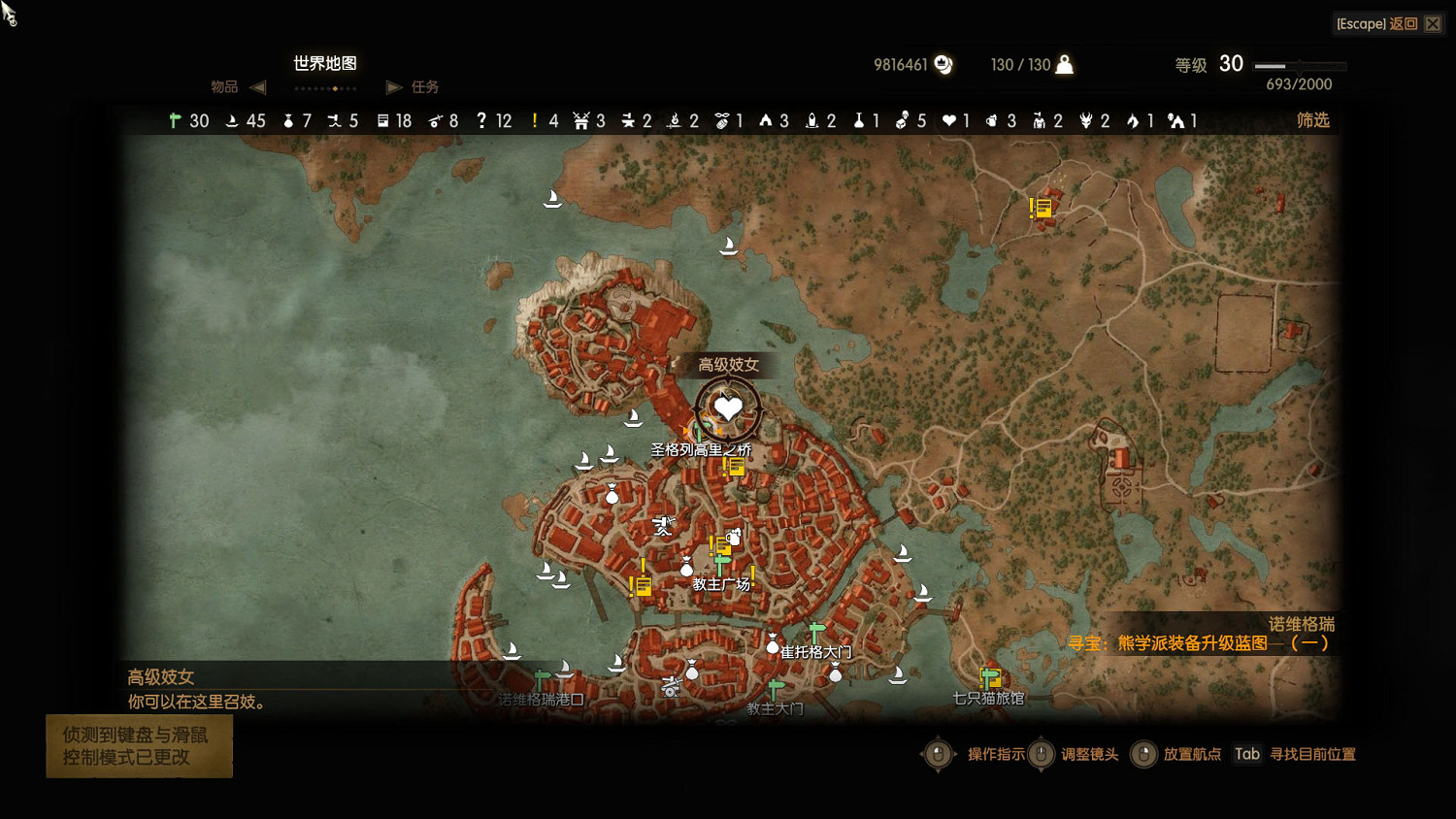Select the 圣格列高里之桥 signpost marker
Viewport: 1456px width, 819px height.
[x=696, y=431]
